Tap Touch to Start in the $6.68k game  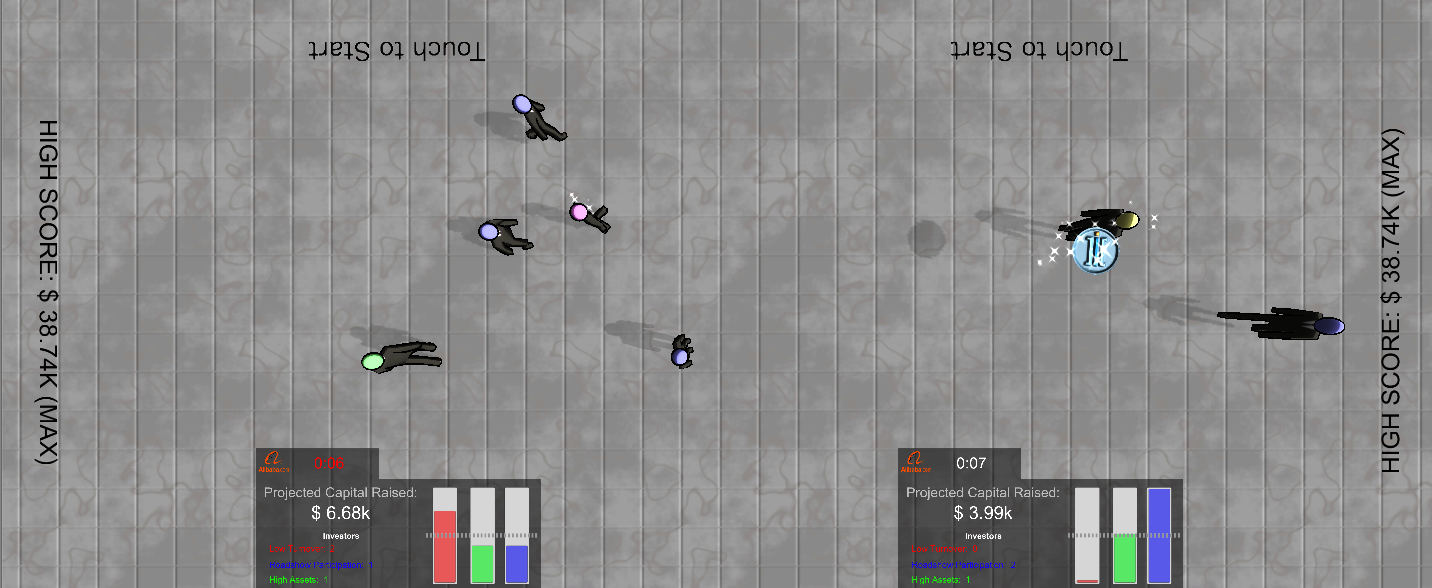[396, 50]
